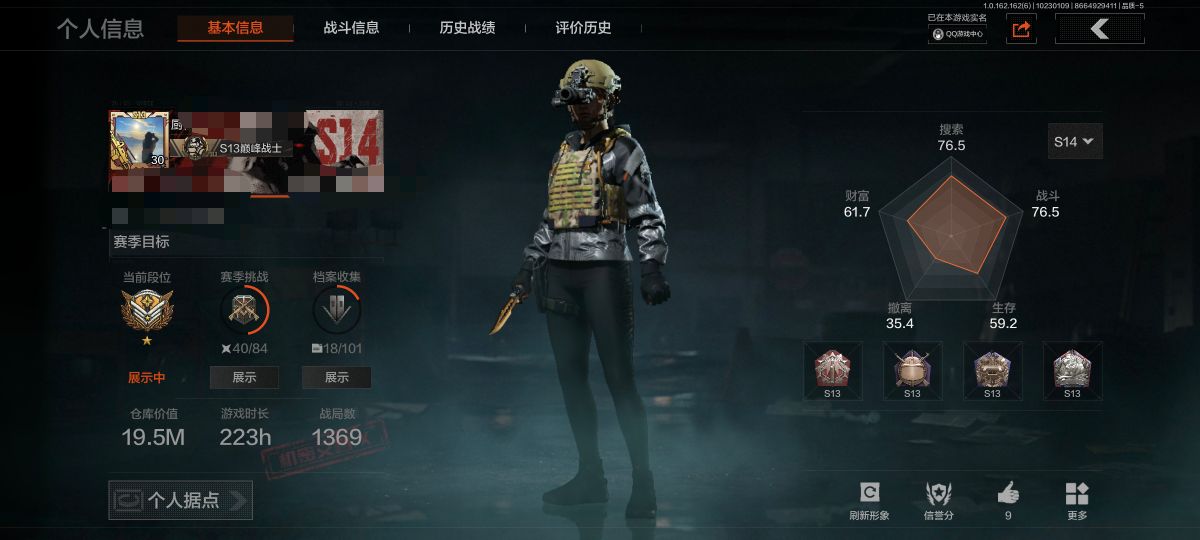The image size is (1200, 540).
Task: Select the player avatar portrait
Action: (x=138, y=138)
